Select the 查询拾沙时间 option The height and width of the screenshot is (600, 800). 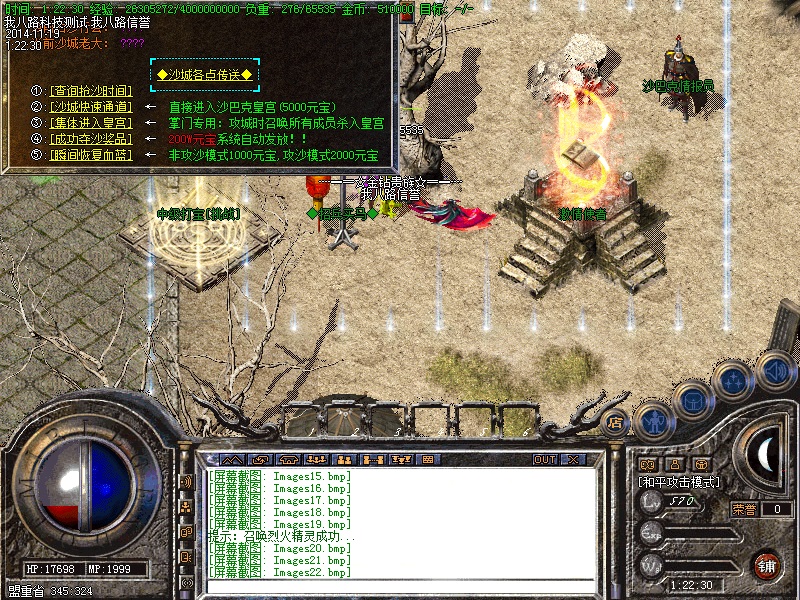[91, 90]
